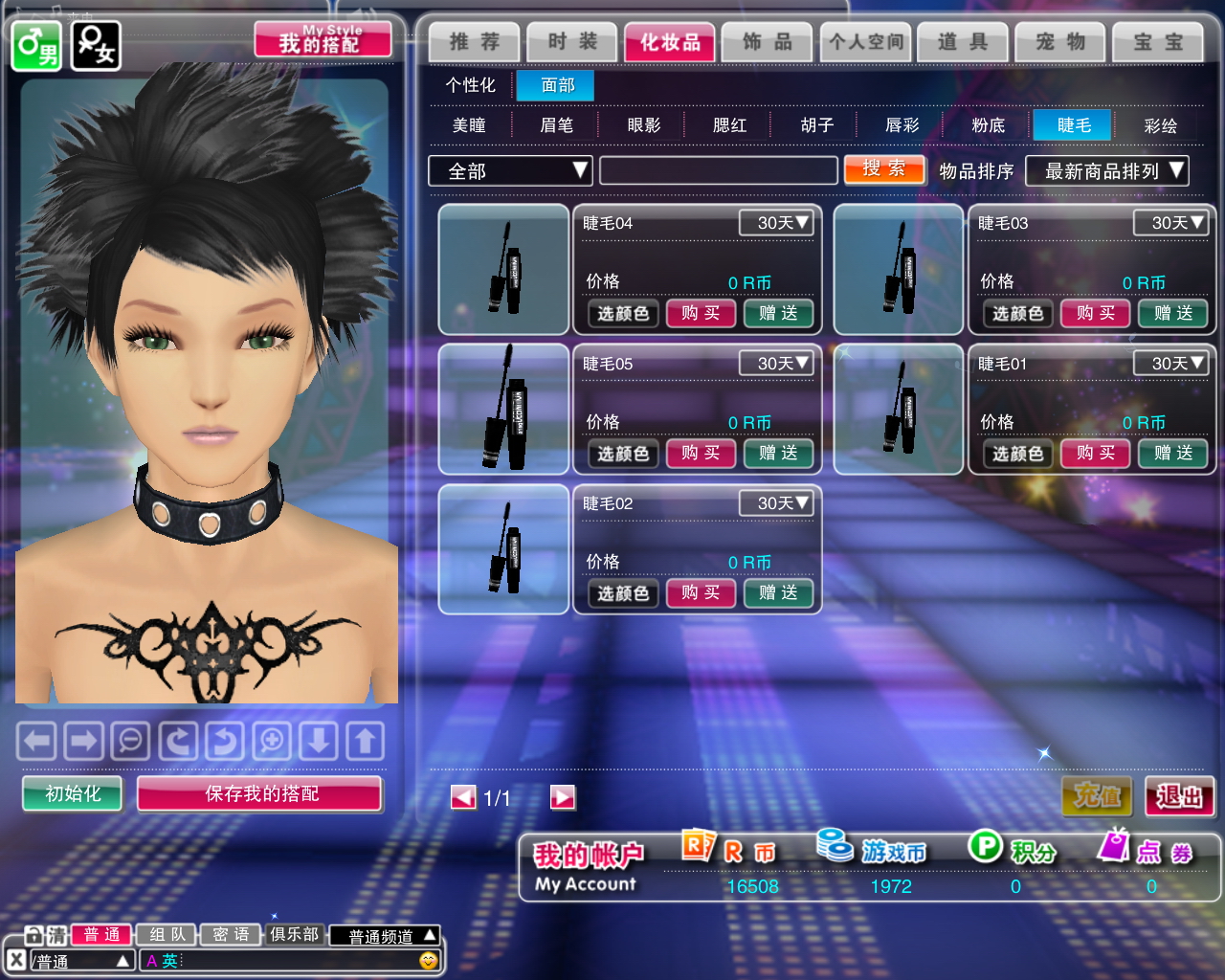The image size is (1225, 980).
Task: Reset the avatar with 初始化 button
Action: pos(73,793)
